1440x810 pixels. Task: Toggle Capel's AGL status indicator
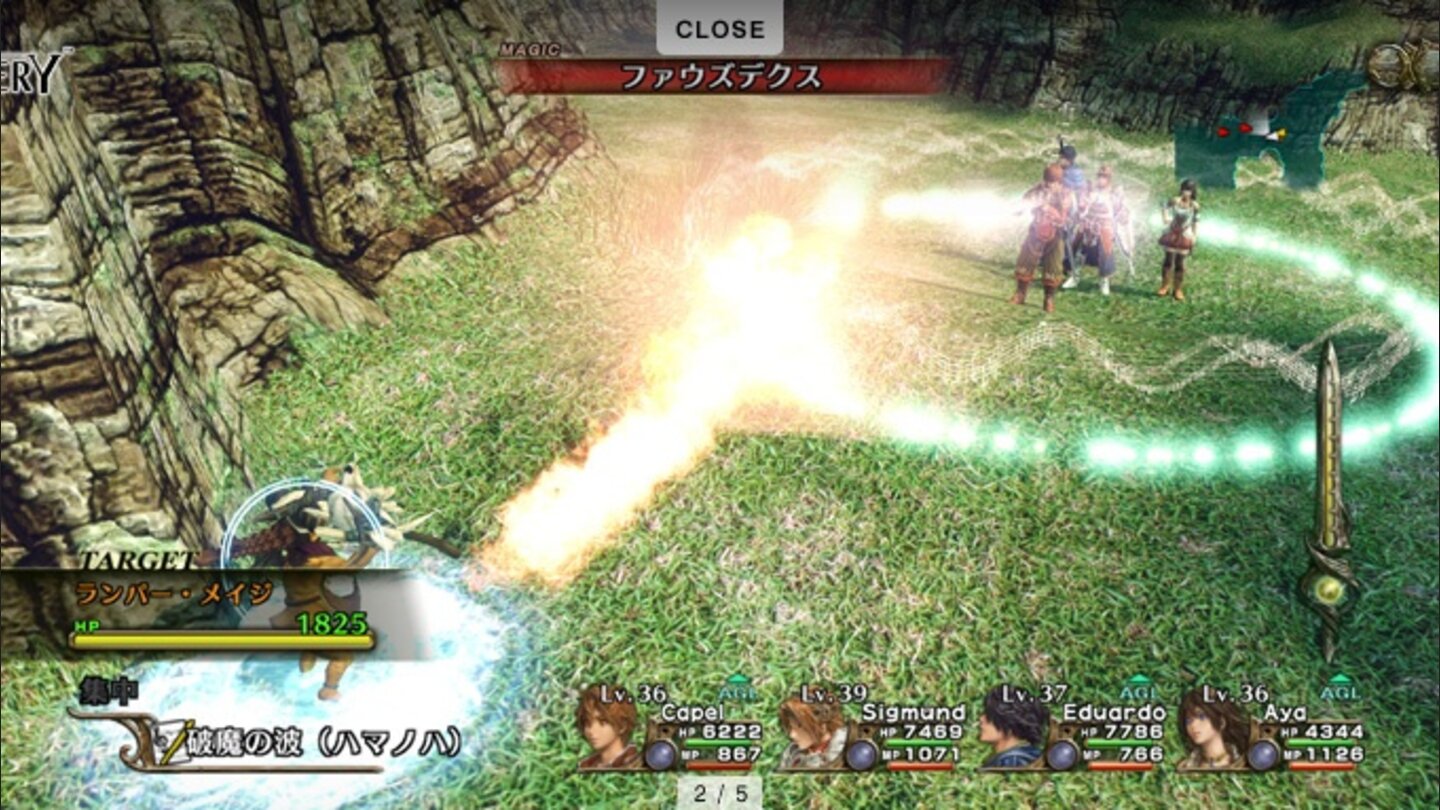[x=736, y=693]
